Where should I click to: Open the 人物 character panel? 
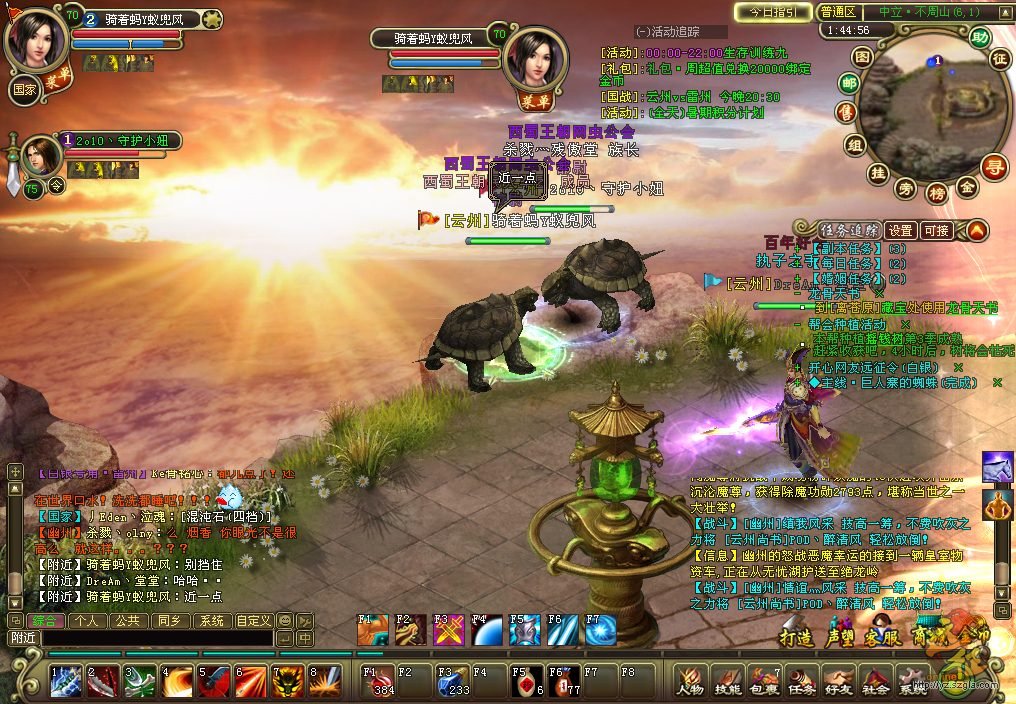click(690, 679)
